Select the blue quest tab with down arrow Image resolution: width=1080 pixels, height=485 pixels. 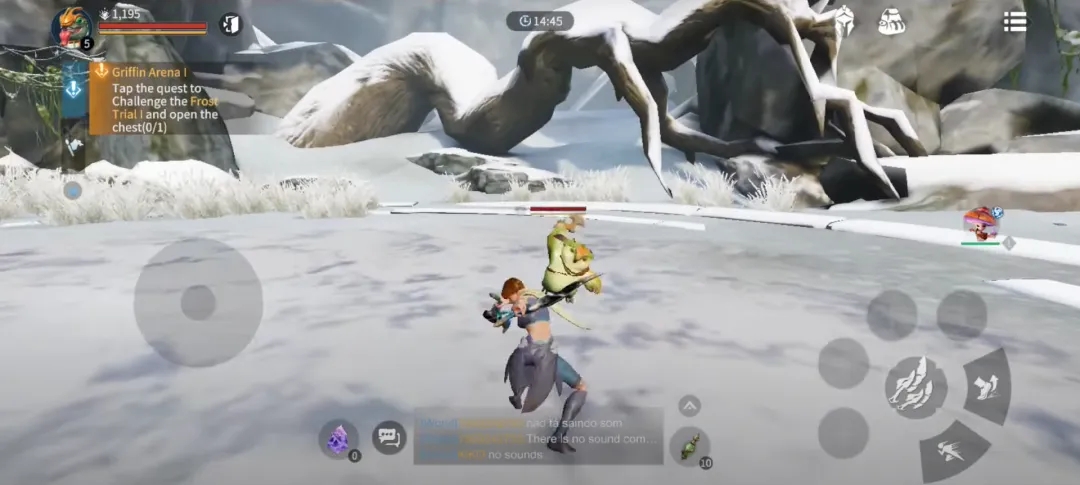(x=75, y=90)
